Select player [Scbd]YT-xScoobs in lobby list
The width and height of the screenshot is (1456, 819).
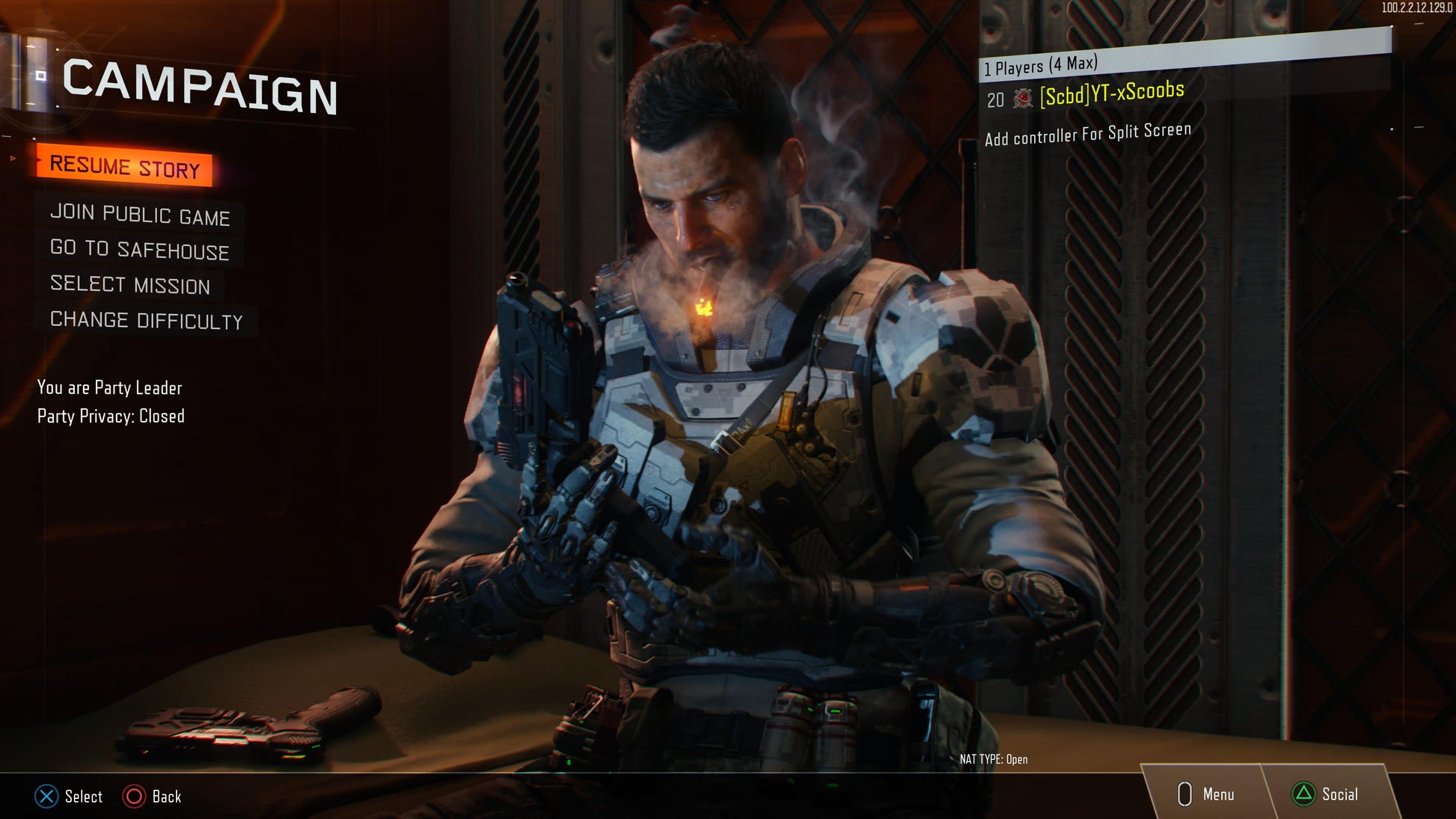coord(1112,94)
